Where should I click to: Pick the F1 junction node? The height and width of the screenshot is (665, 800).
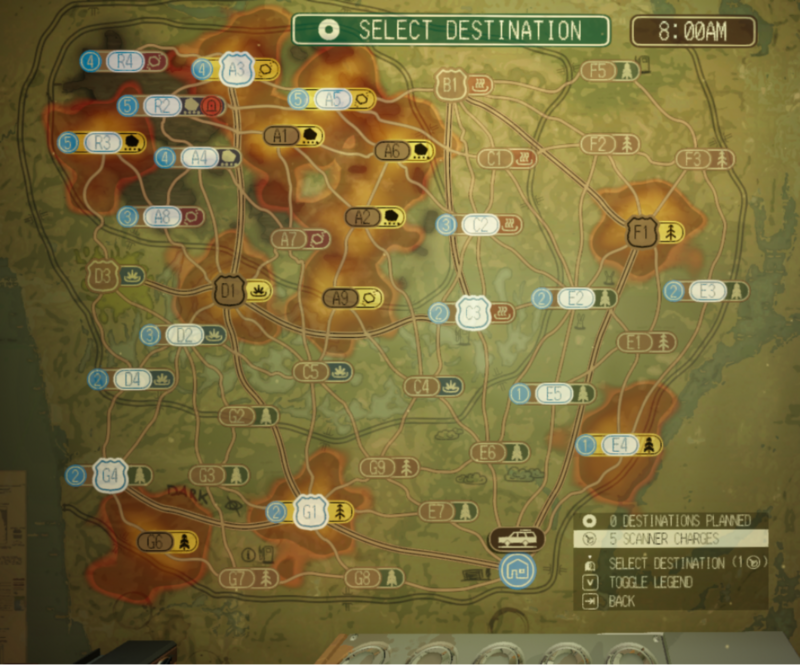[x=641, y=233]
